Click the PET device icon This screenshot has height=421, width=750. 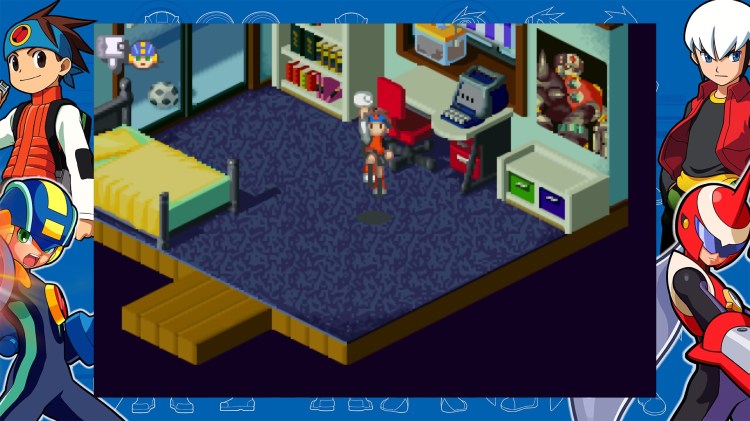tap(112, 50)
